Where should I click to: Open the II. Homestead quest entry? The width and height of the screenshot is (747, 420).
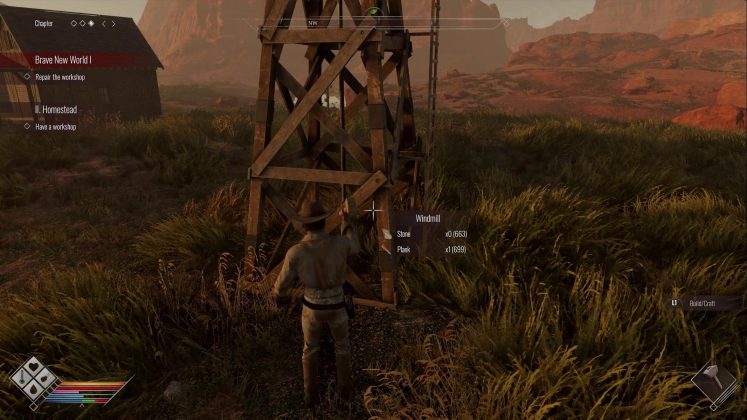(x=57, y=110)
